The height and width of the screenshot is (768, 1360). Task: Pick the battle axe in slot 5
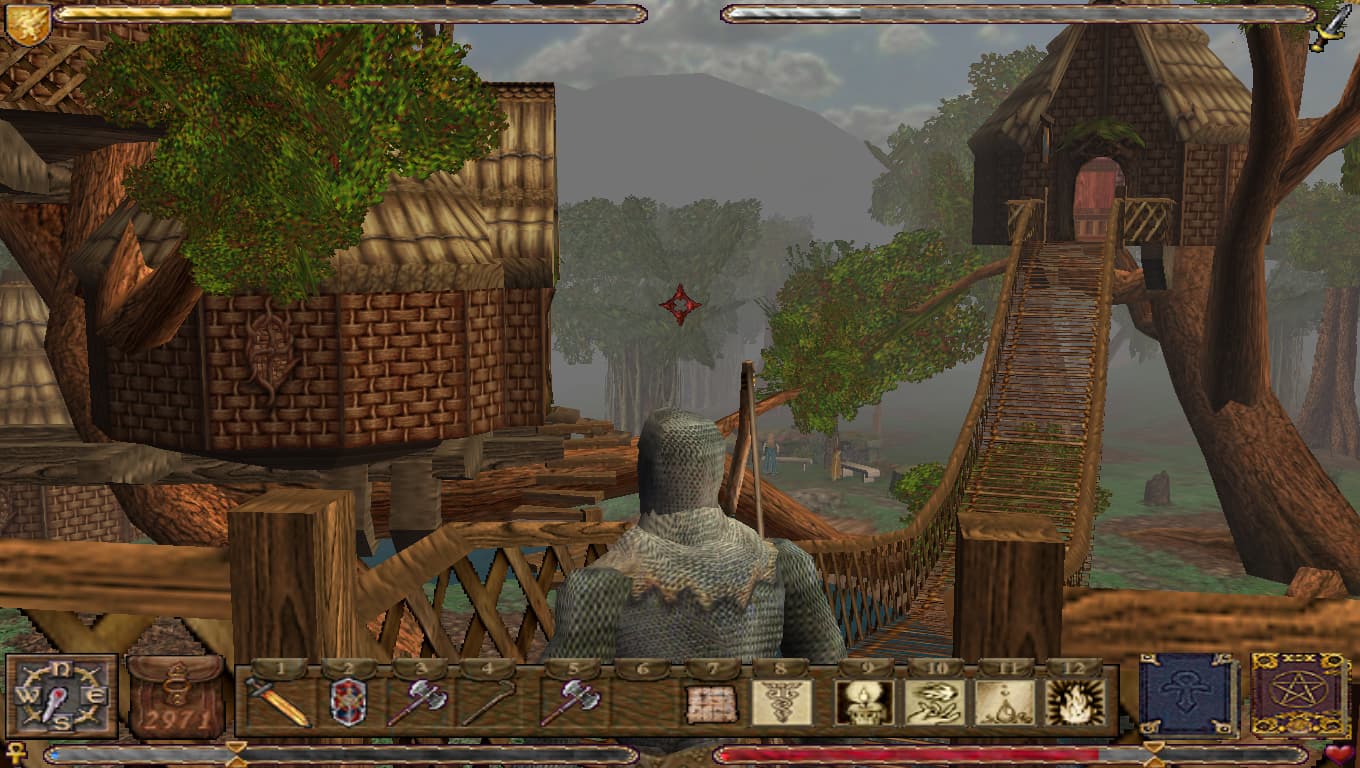click(571, 702)
